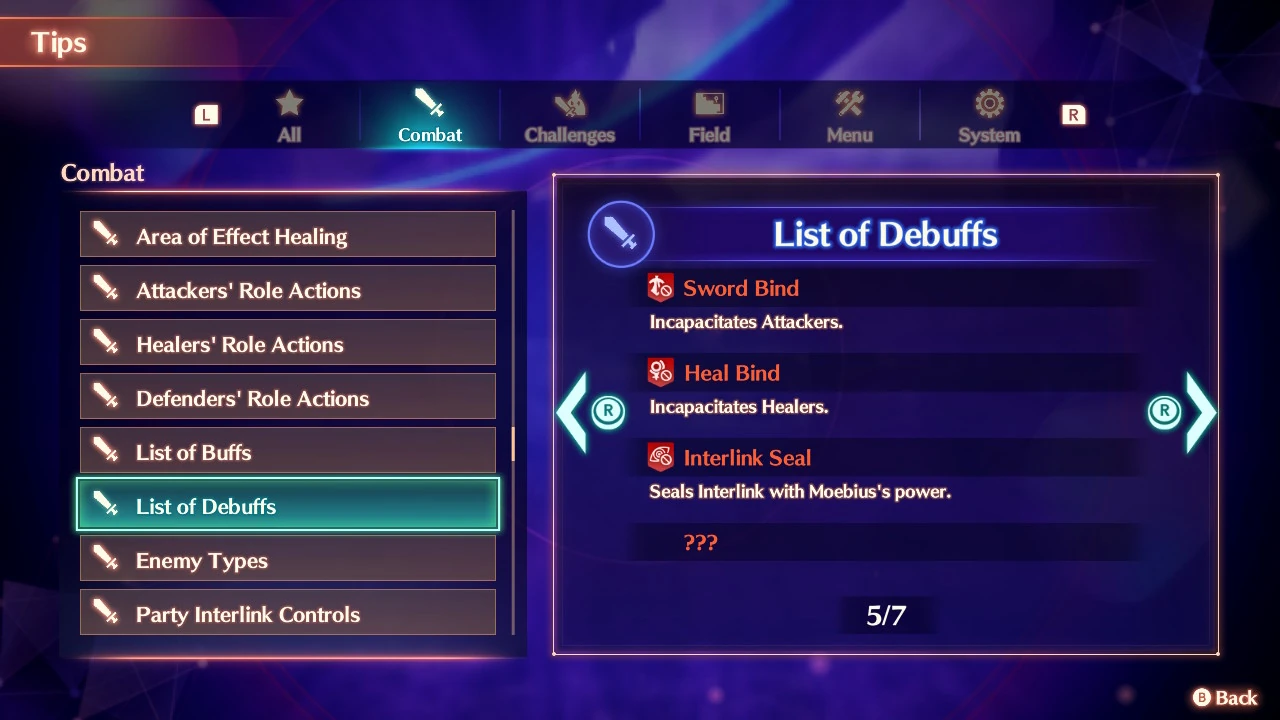Select List of Buffs from the list
This screenshot has width=1280, height=720.
288,452
